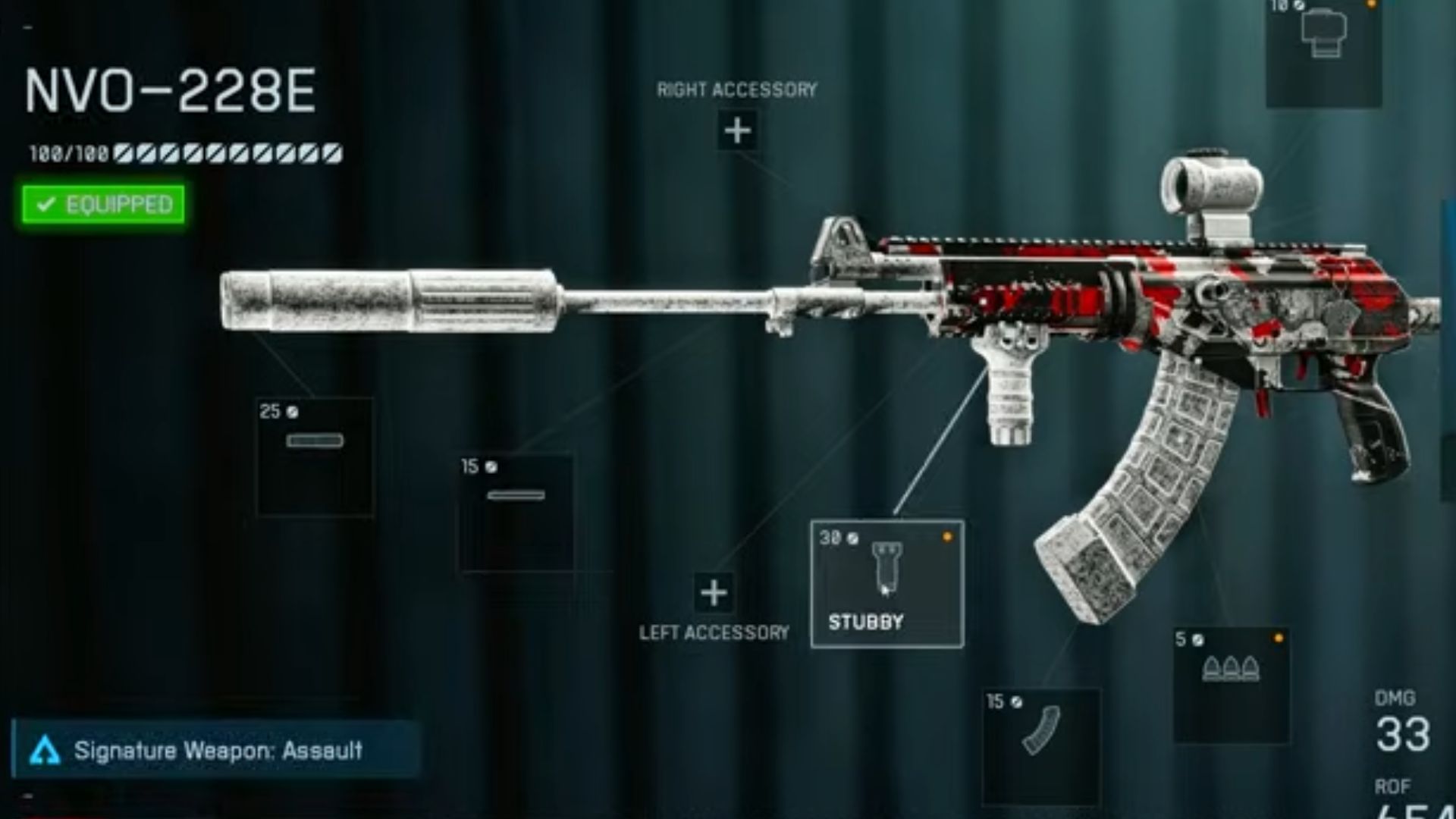Choose the curved magazine attachment slot
The width and height of the screenshot is (1456, 819).
coord(1041,746)
